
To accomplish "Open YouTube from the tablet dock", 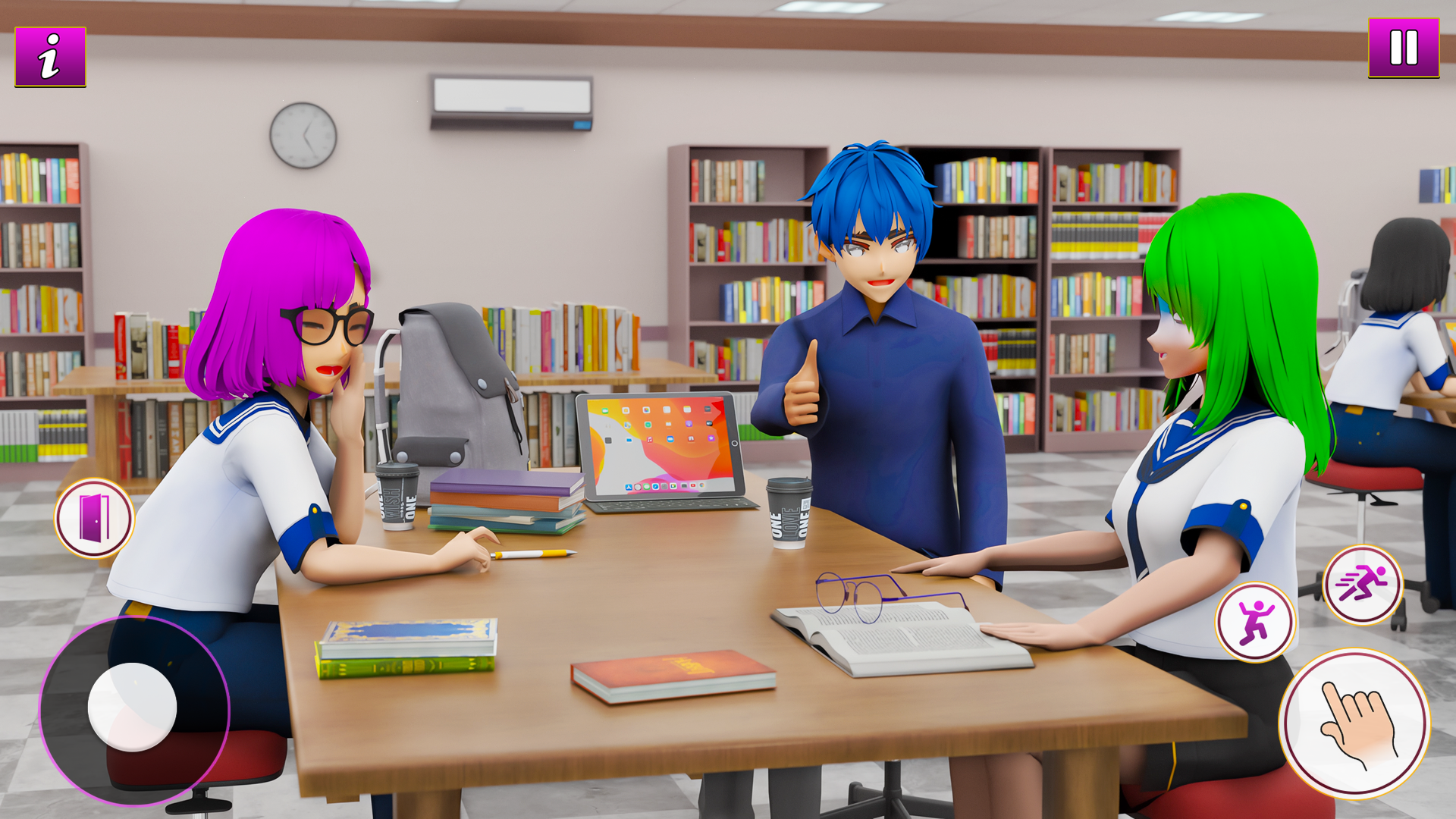I will point(693,486).
